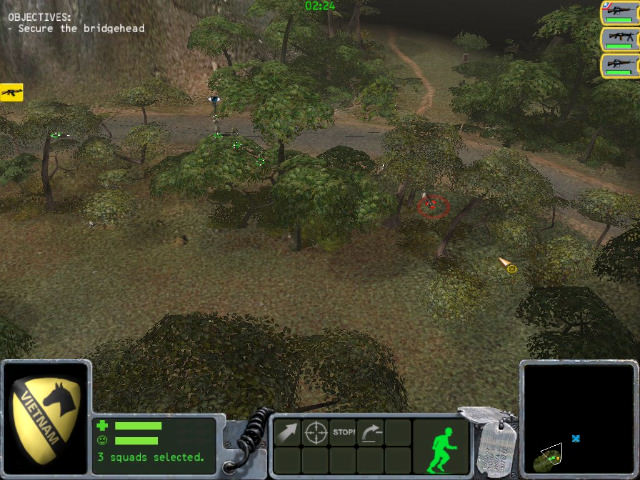640x480 pixels.
Task: Select the bipod machine gun squad card
Action: coord(620,40)
